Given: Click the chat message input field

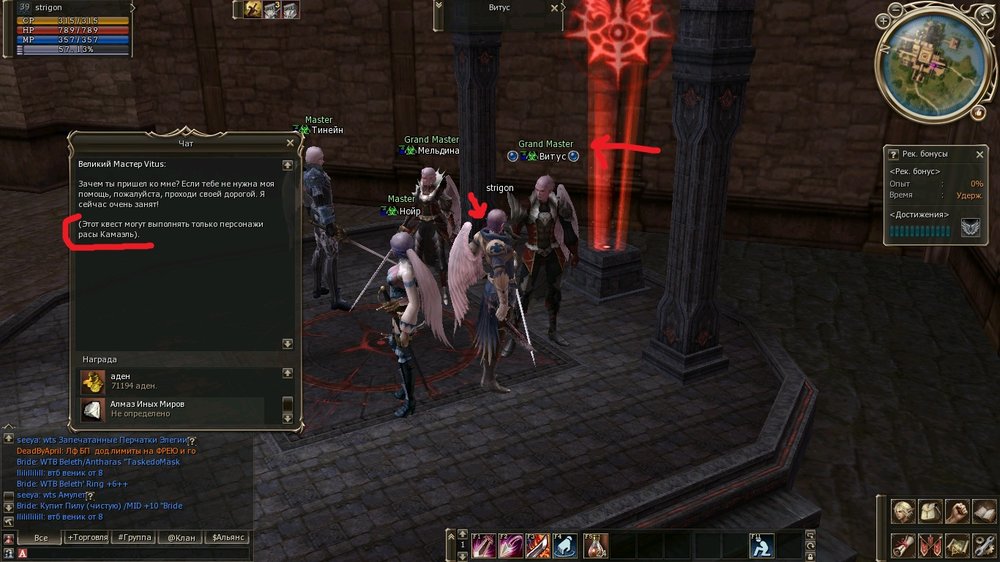Looking at the screenshot, I should coord(130,553).
